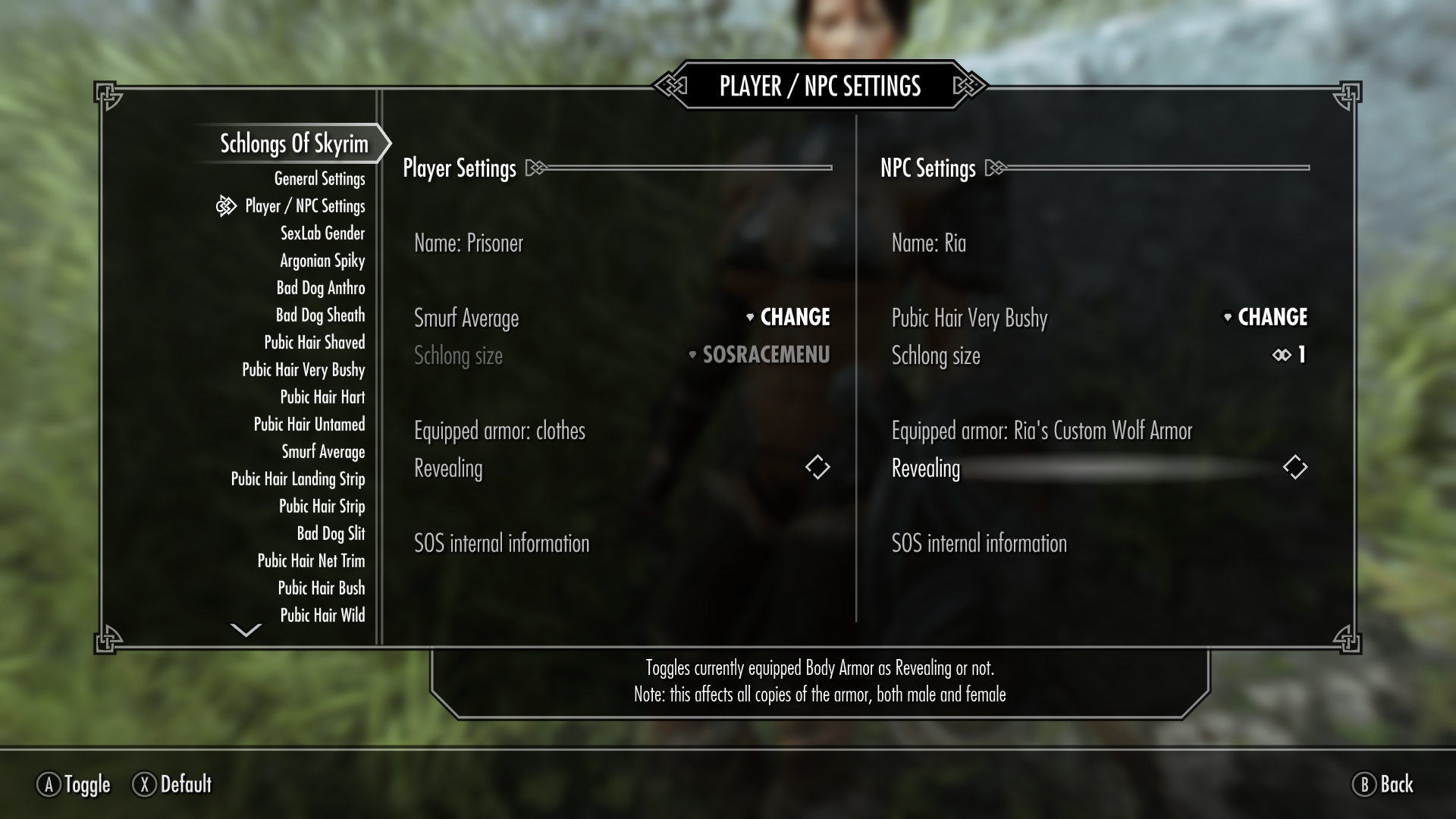Show the NPC's SOS internal information

coord(979,544)
